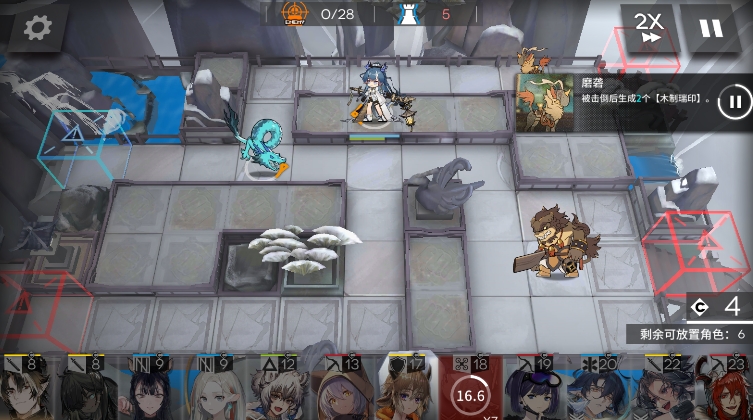Viewport: 753px width, 420px height.
Task: Select the operator card costing 22
Action: (654, 390)
